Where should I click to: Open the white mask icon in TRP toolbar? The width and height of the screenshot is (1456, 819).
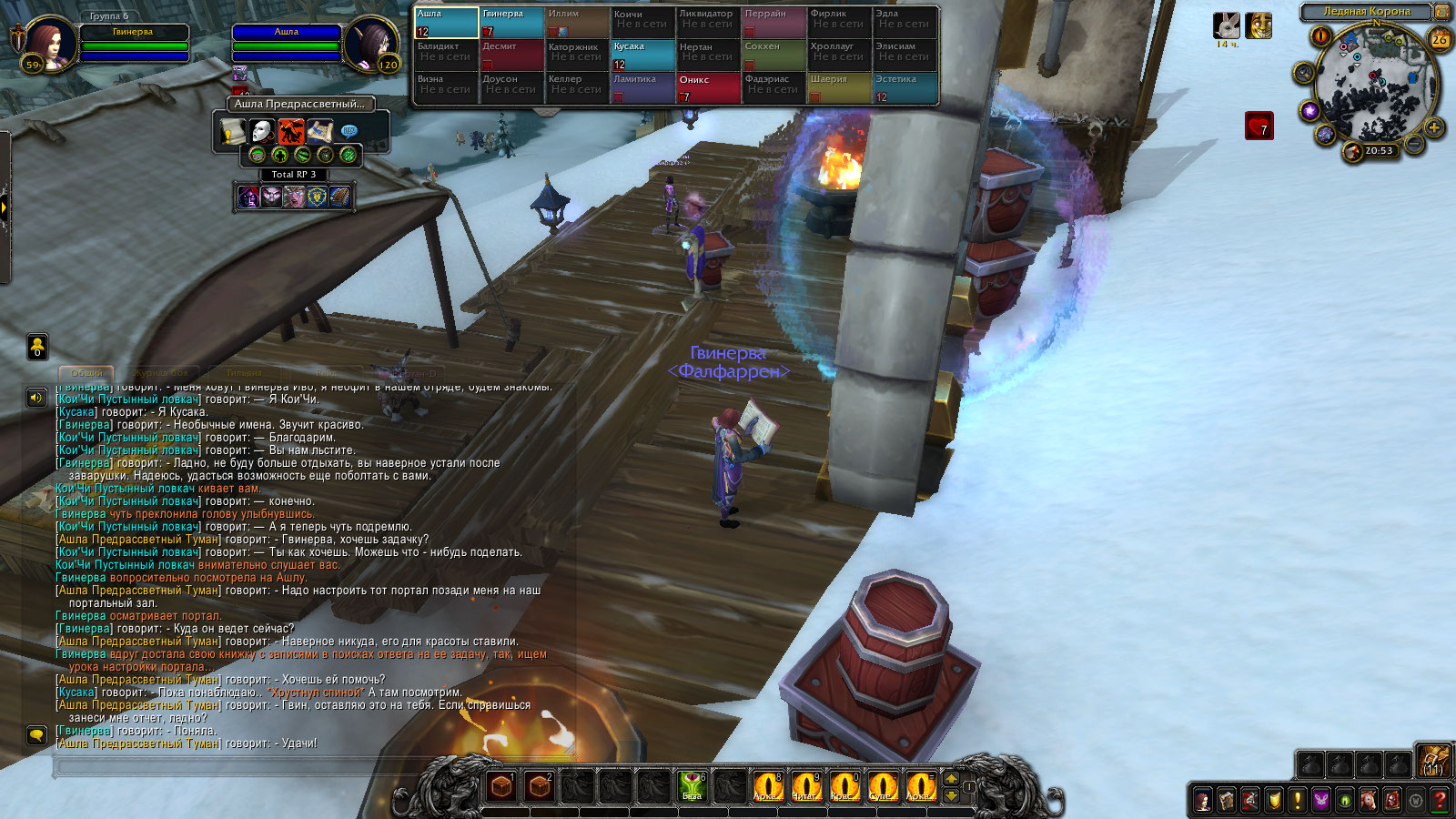click(262, 132)
